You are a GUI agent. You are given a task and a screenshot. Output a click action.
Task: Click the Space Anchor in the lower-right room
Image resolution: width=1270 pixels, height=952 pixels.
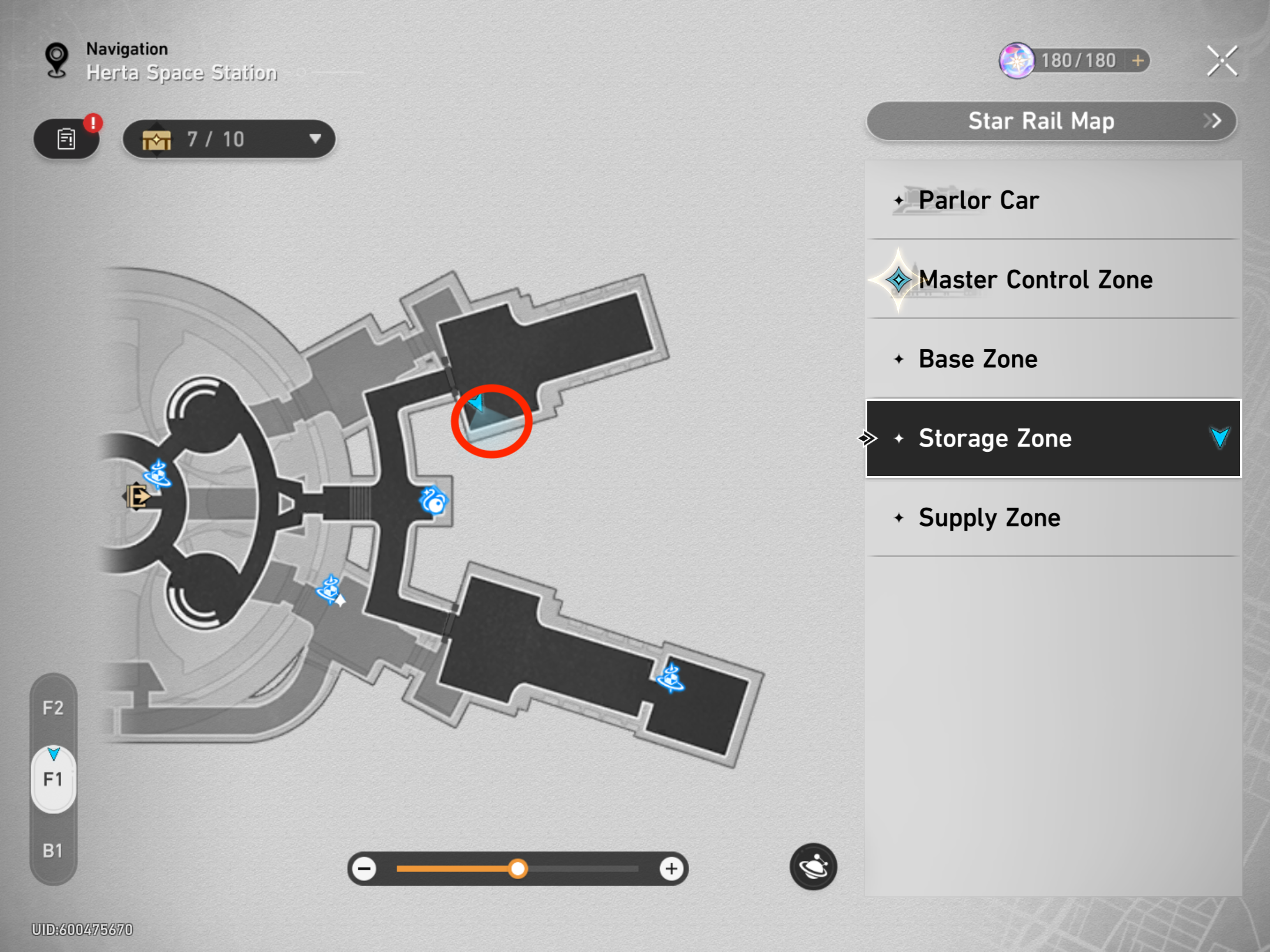[670, 678]
